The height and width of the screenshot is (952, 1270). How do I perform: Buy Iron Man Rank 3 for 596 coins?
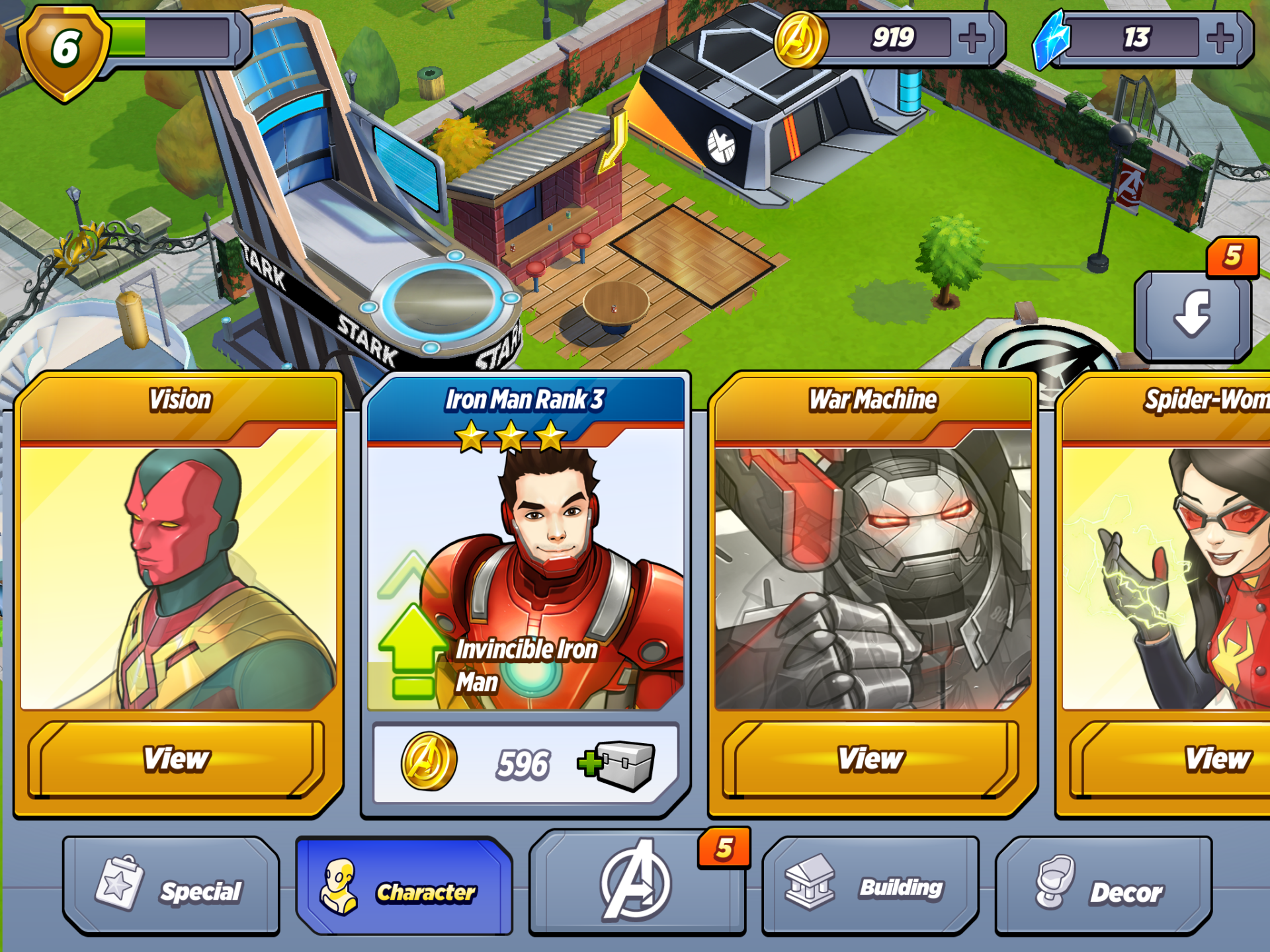tap(526, 764)
